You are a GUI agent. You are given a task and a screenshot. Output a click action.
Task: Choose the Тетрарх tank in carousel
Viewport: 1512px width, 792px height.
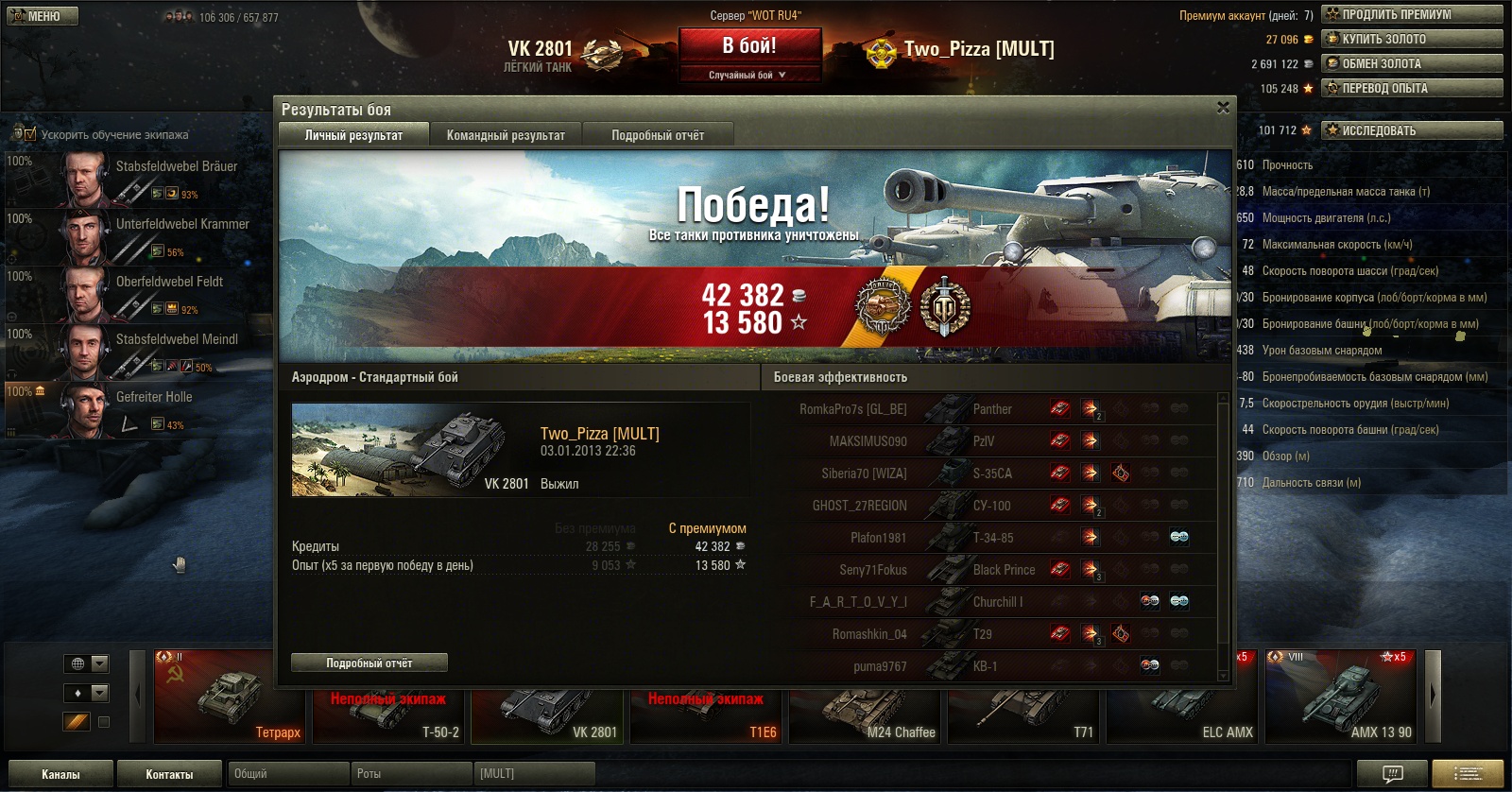tap(229, 697)
